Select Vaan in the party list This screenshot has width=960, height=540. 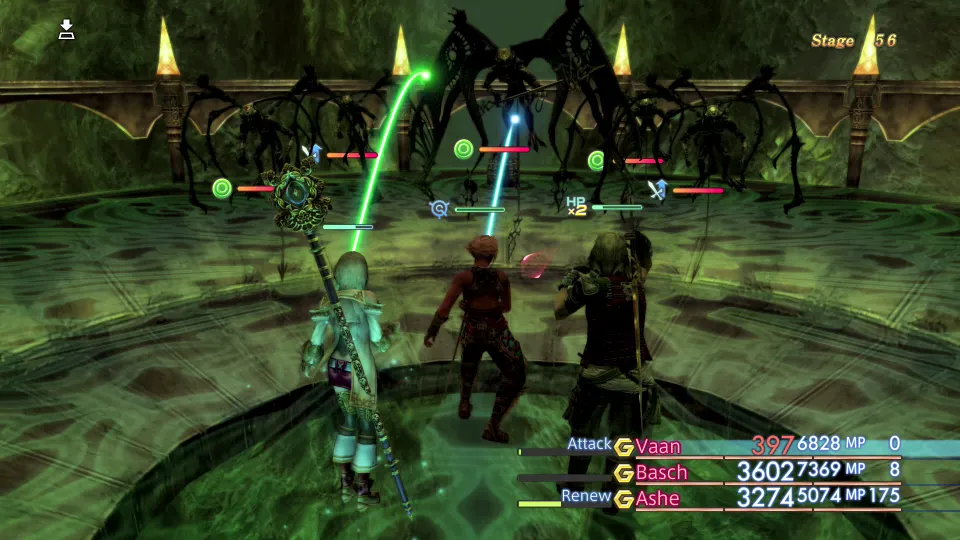(658, 445)
